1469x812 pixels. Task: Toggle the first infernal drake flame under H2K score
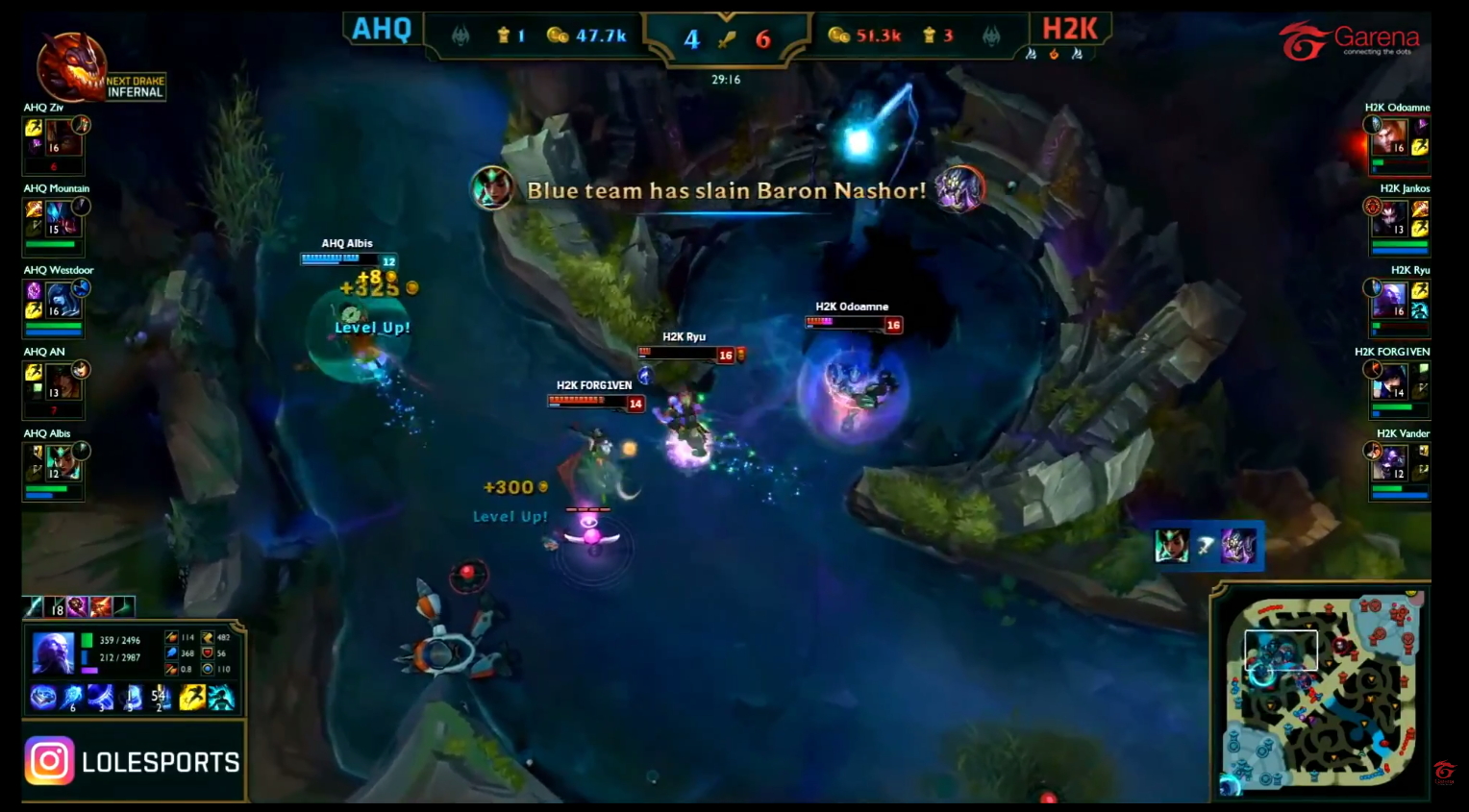click(1033, 55)
